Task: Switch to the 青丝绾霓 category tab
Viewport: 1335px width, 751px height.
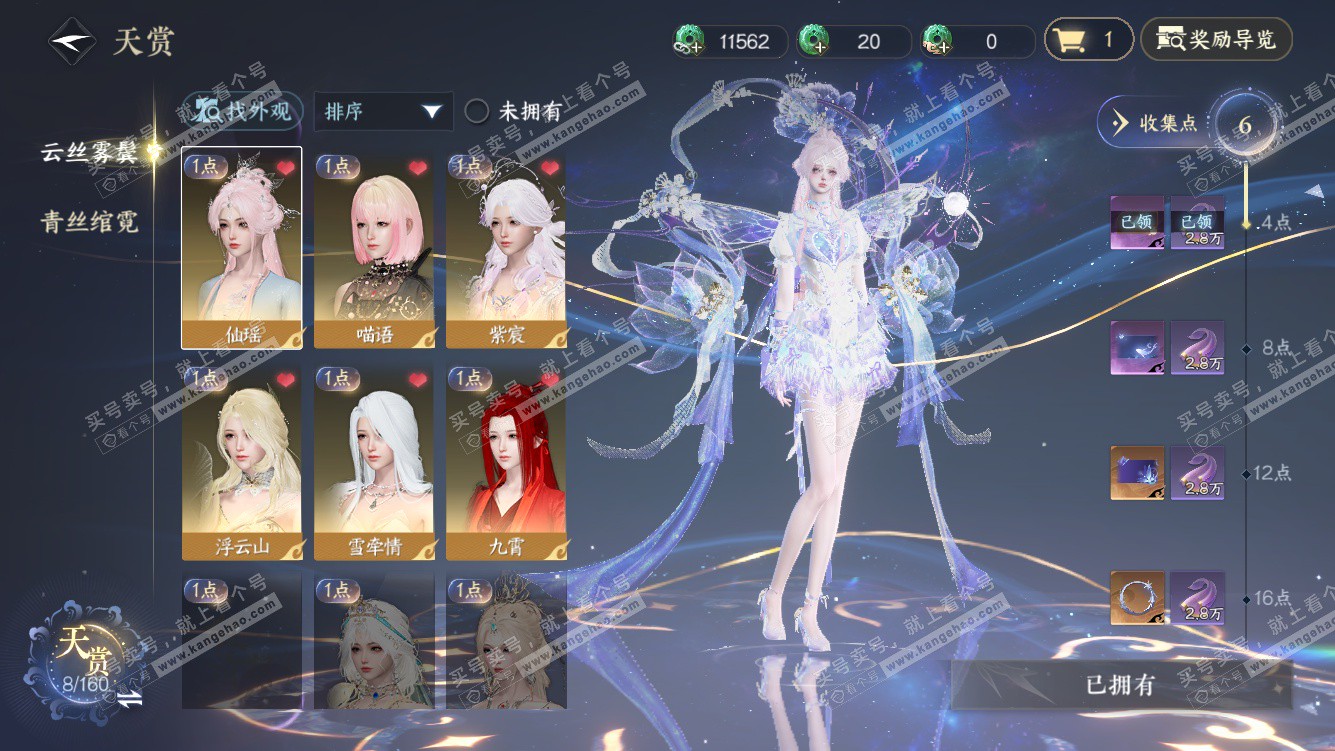Action: (88, 221)
